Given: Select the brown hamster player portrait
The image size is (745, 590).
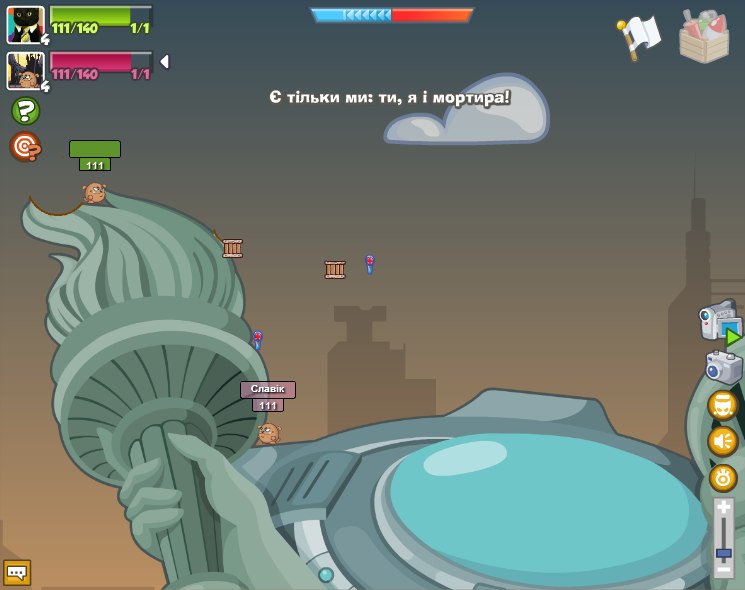Looking at the screenshot, I should 25,71.
